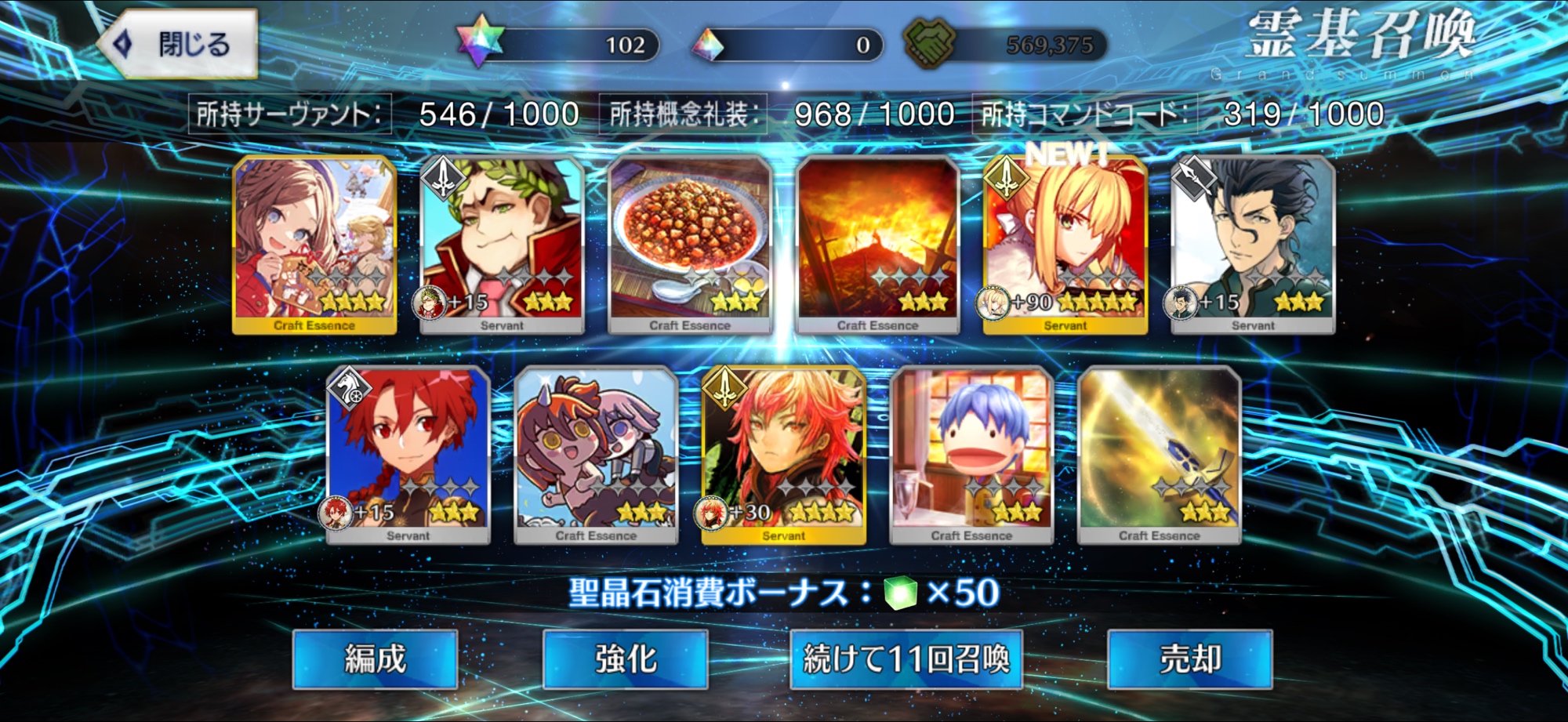Inspect the burning hill Craft Essence card
Screen dimensions: 1568x722
click(x=877, y=245)
